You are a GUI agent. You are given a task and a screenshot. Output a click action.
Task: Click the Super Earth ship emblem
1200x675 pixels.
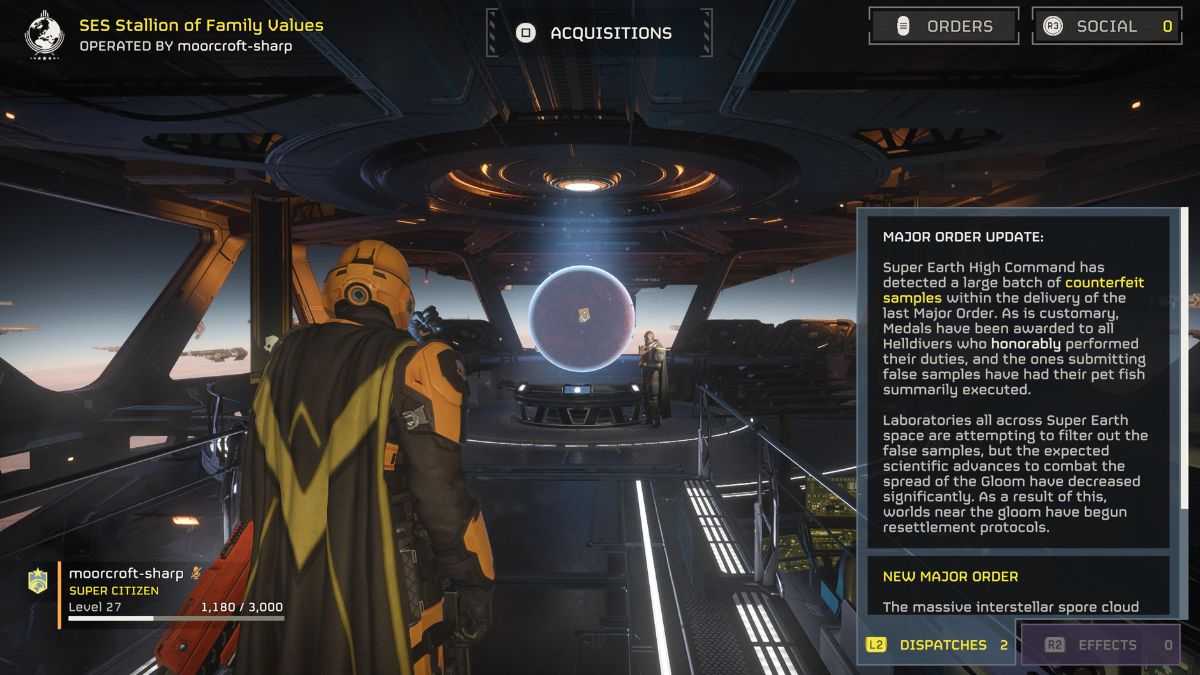44,34
